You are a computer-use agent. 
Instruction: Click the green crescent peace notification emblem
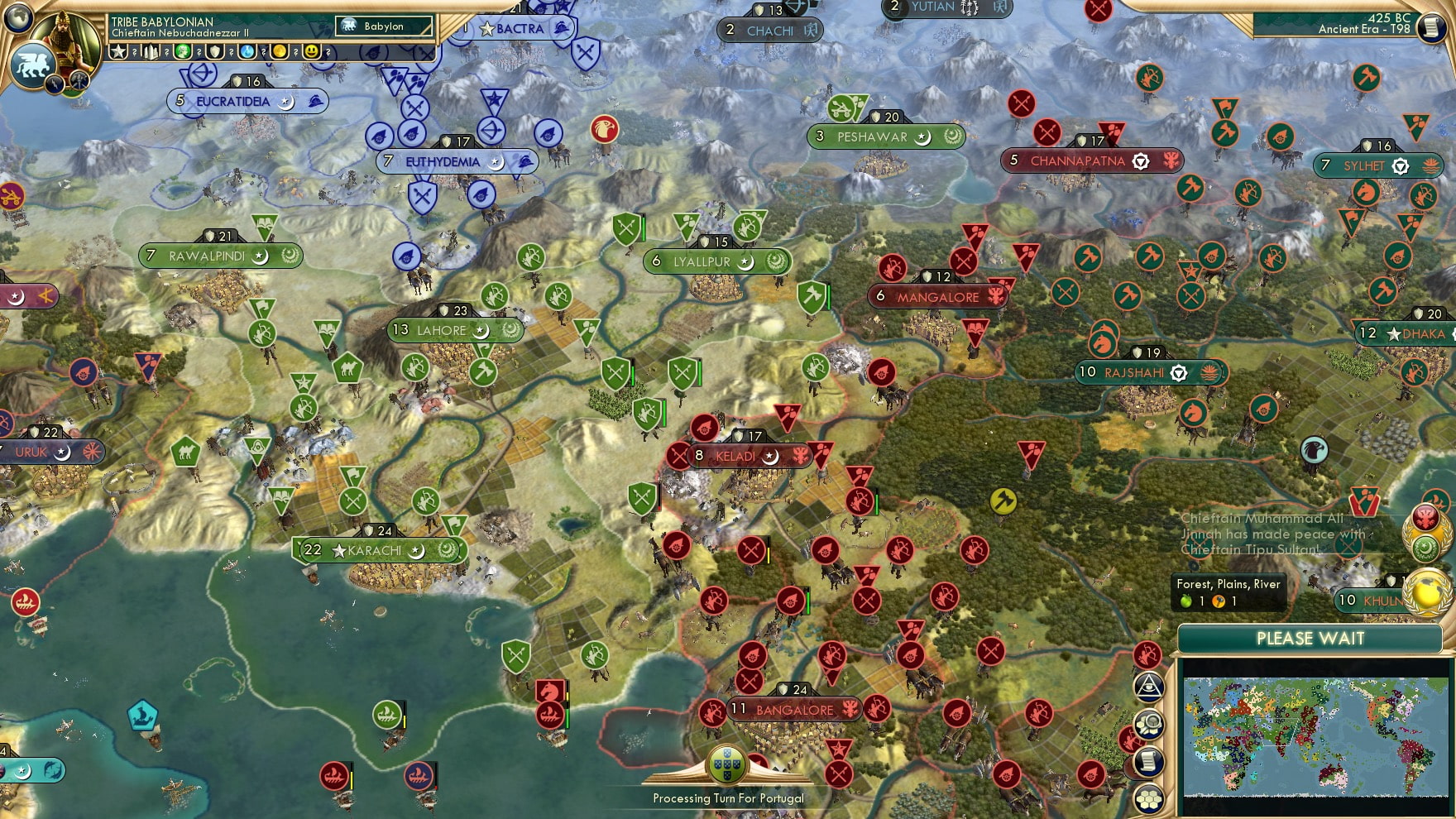pos(1428,548)
